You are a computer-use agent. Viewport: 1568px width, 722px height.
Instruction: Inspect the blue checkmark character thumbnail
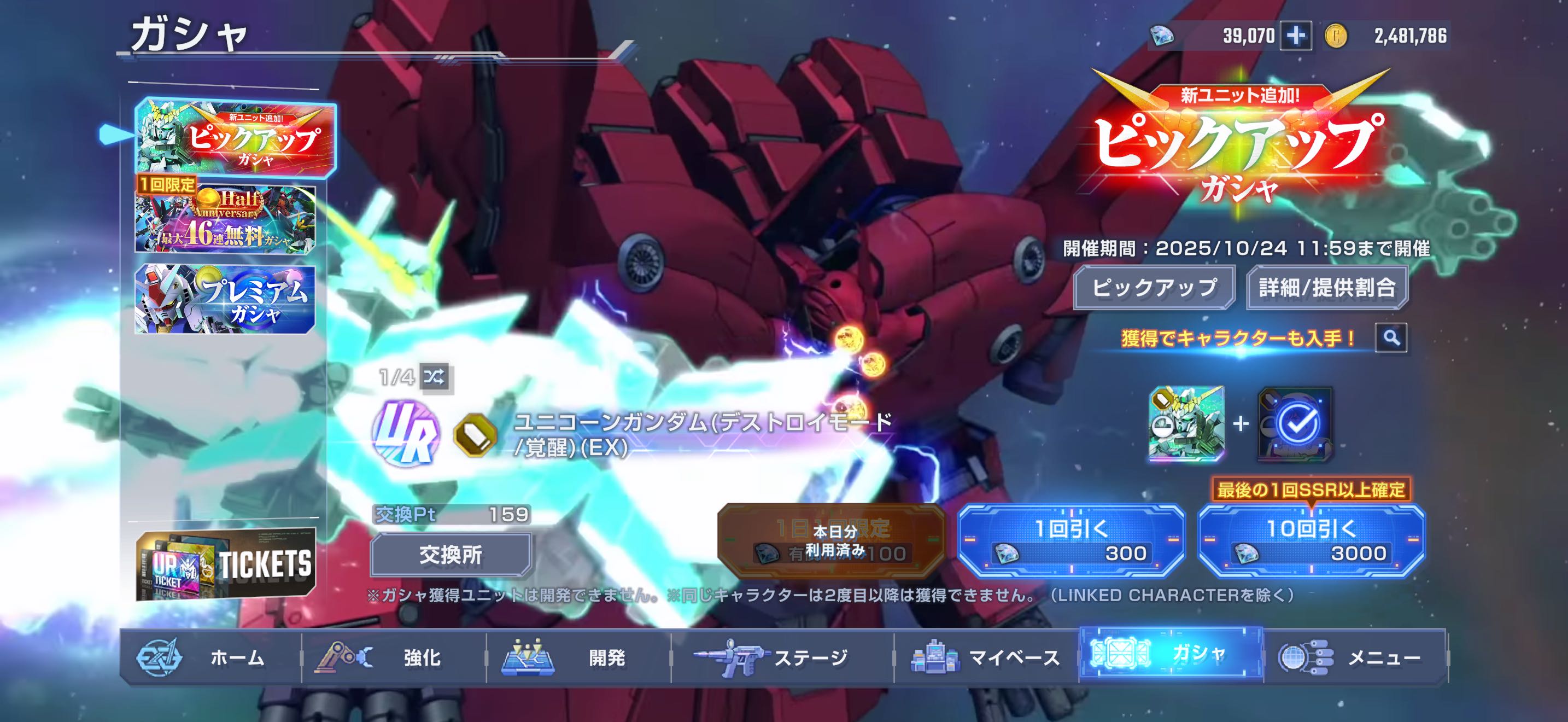[1295, 423]
